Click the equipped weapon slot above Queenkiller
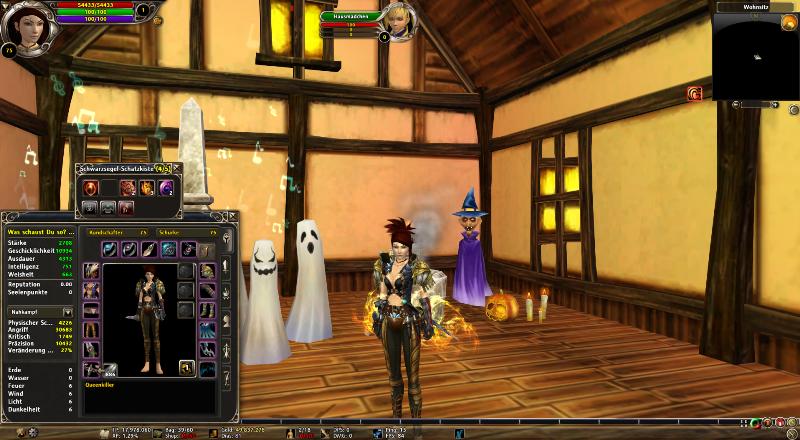 91,369
